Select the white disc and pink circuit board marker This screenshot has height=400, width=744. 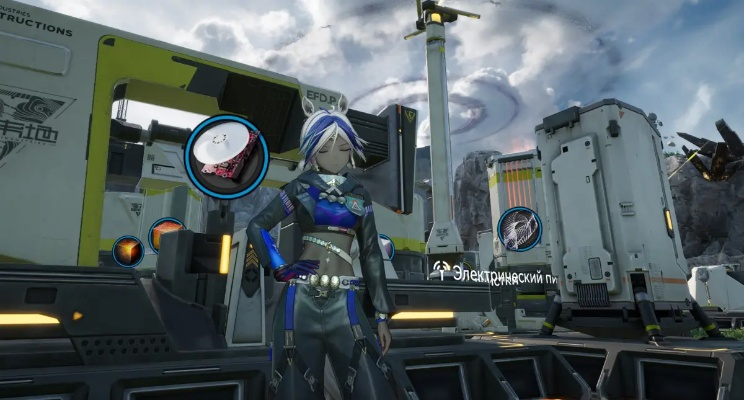(x=226, y=156)
